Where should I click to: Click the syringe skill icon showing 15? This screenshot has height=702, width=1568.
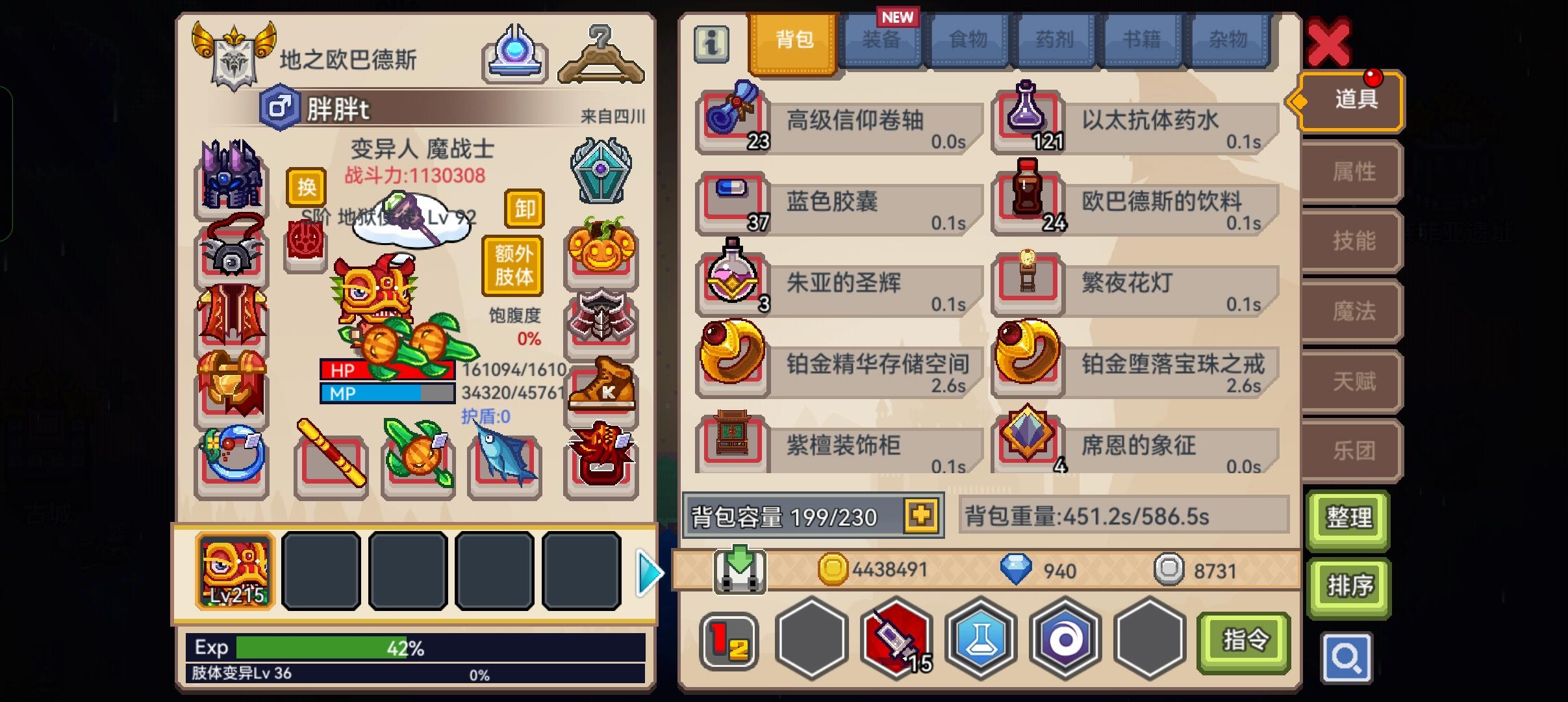898,639
